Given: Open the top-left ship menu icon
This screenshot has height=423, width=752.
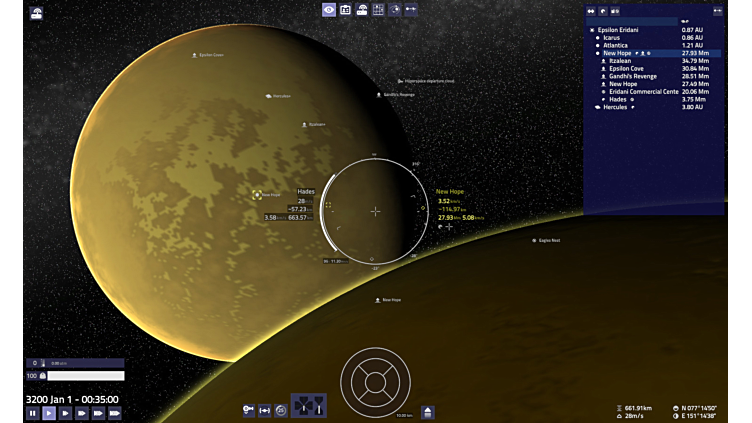Looking at the screenshot, I should point(37,14).
